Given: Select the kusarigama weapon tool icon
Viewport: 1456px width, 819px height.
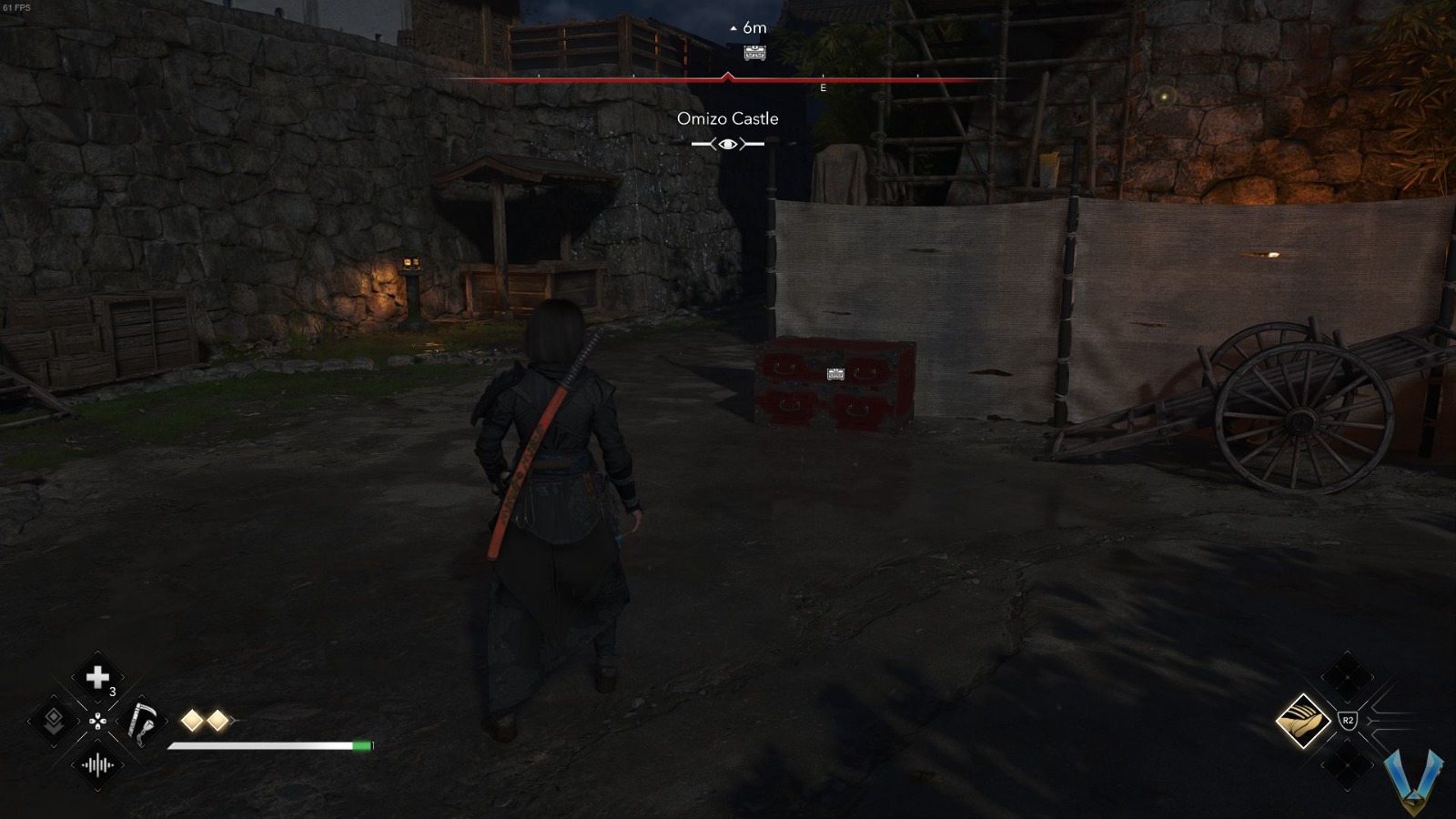Looking at the screenshot, I should (144, 721).
